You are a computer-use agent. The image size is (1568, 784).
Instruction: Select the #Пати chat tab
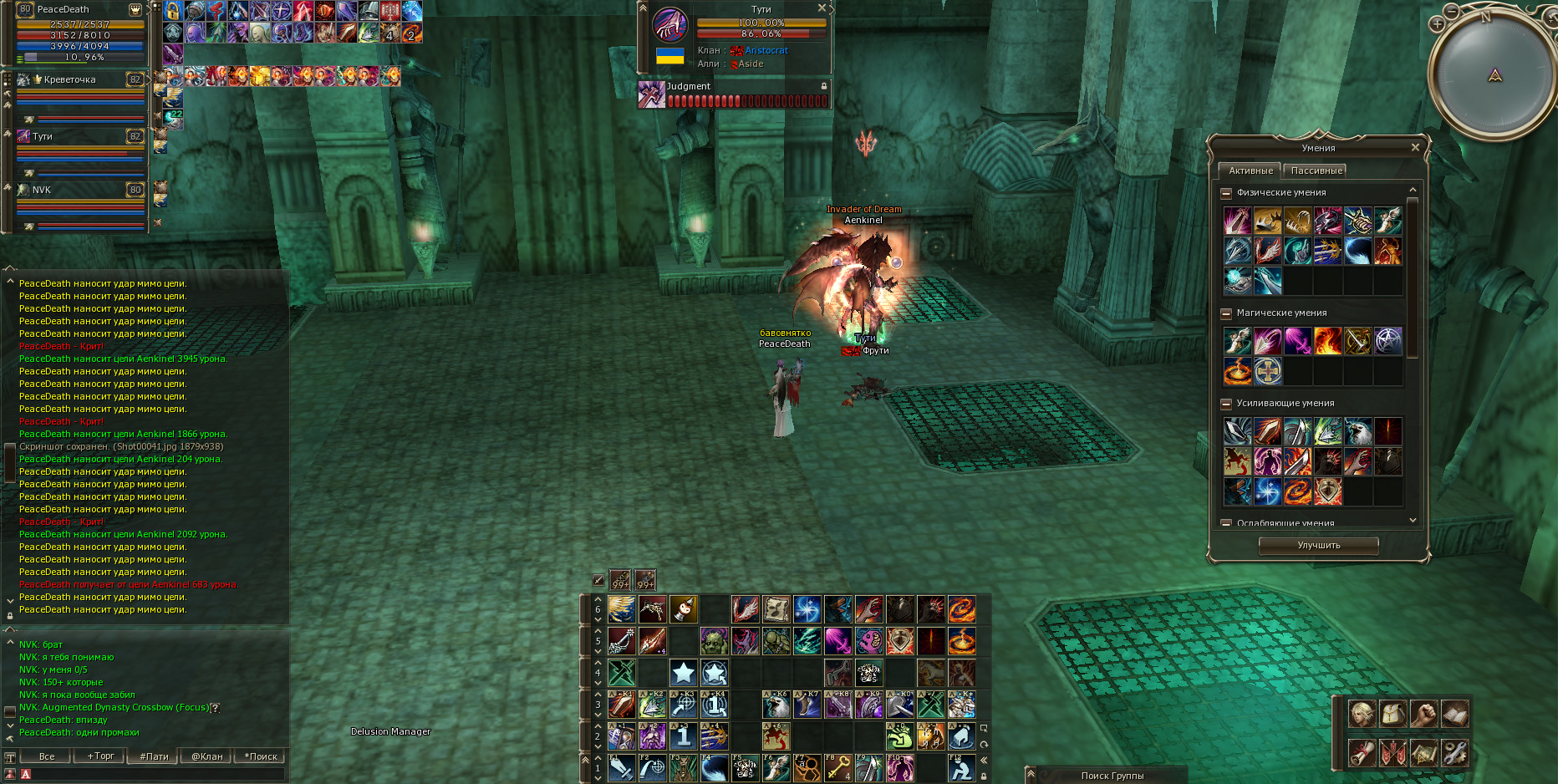click(154, 756)
